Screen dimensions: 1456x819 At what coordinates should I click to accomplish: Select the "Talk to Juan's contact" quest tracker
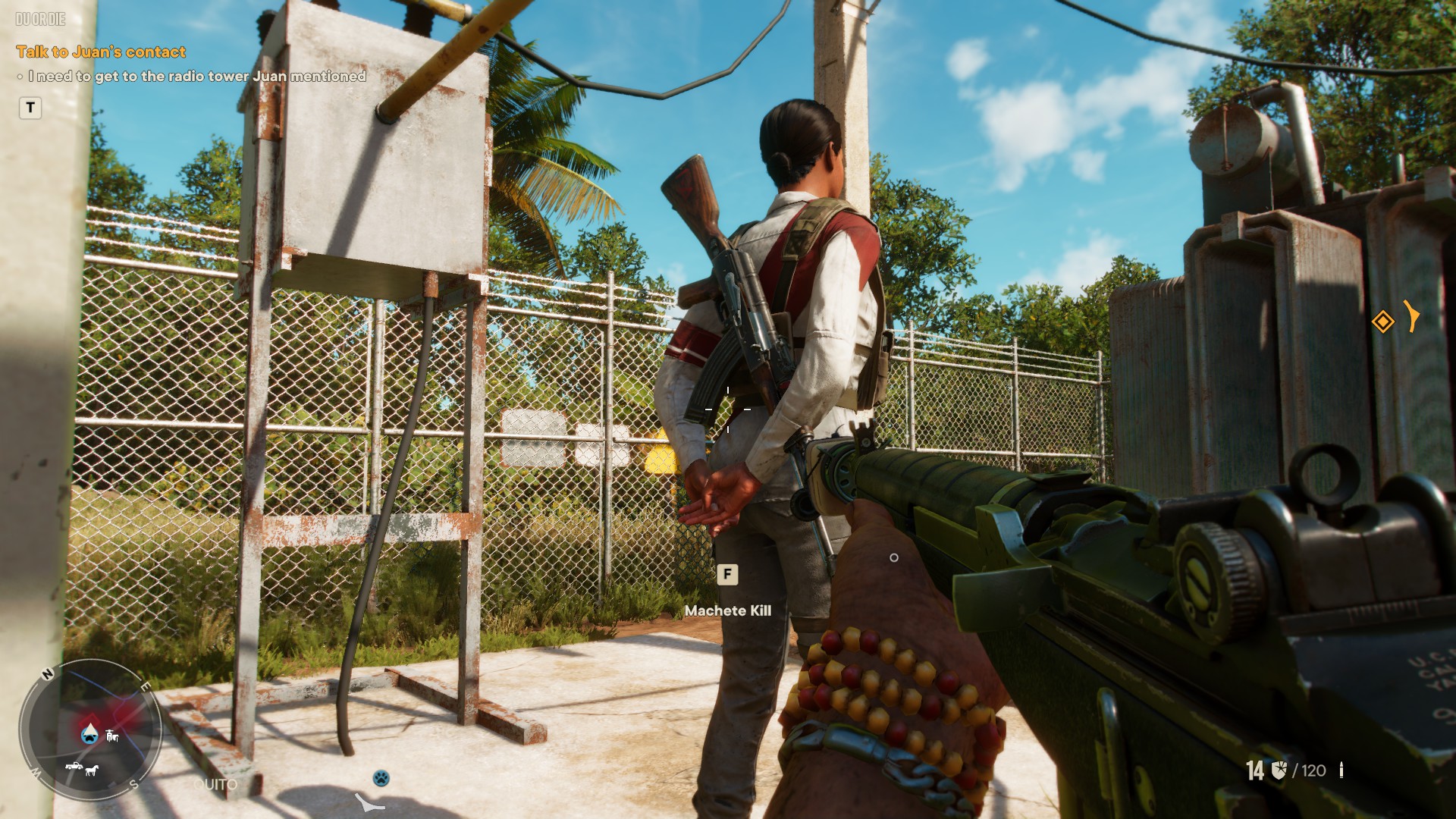101,52
